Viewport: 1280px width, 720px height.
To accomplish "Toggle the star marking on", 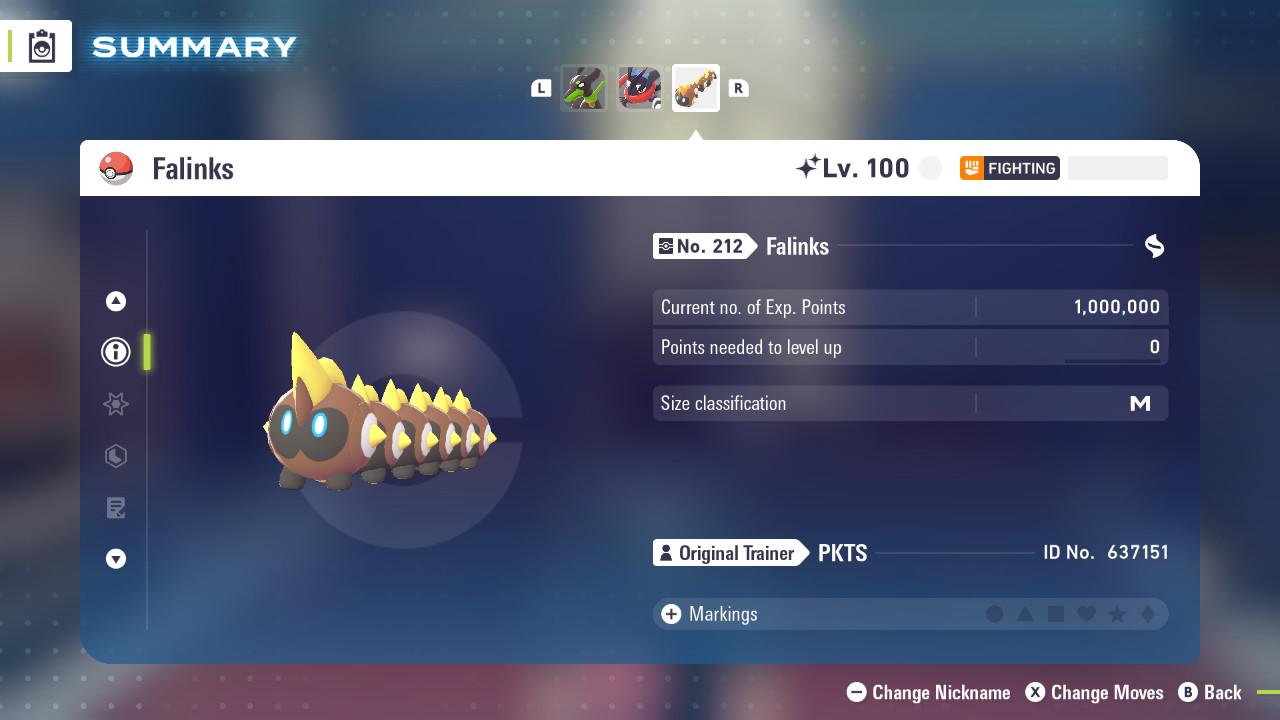I will tap(1119, 614).
